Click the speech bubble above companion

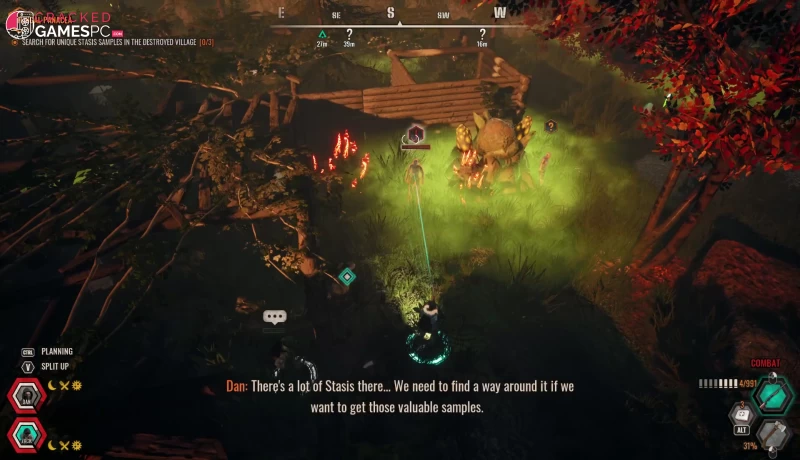[x=275, y=316]
